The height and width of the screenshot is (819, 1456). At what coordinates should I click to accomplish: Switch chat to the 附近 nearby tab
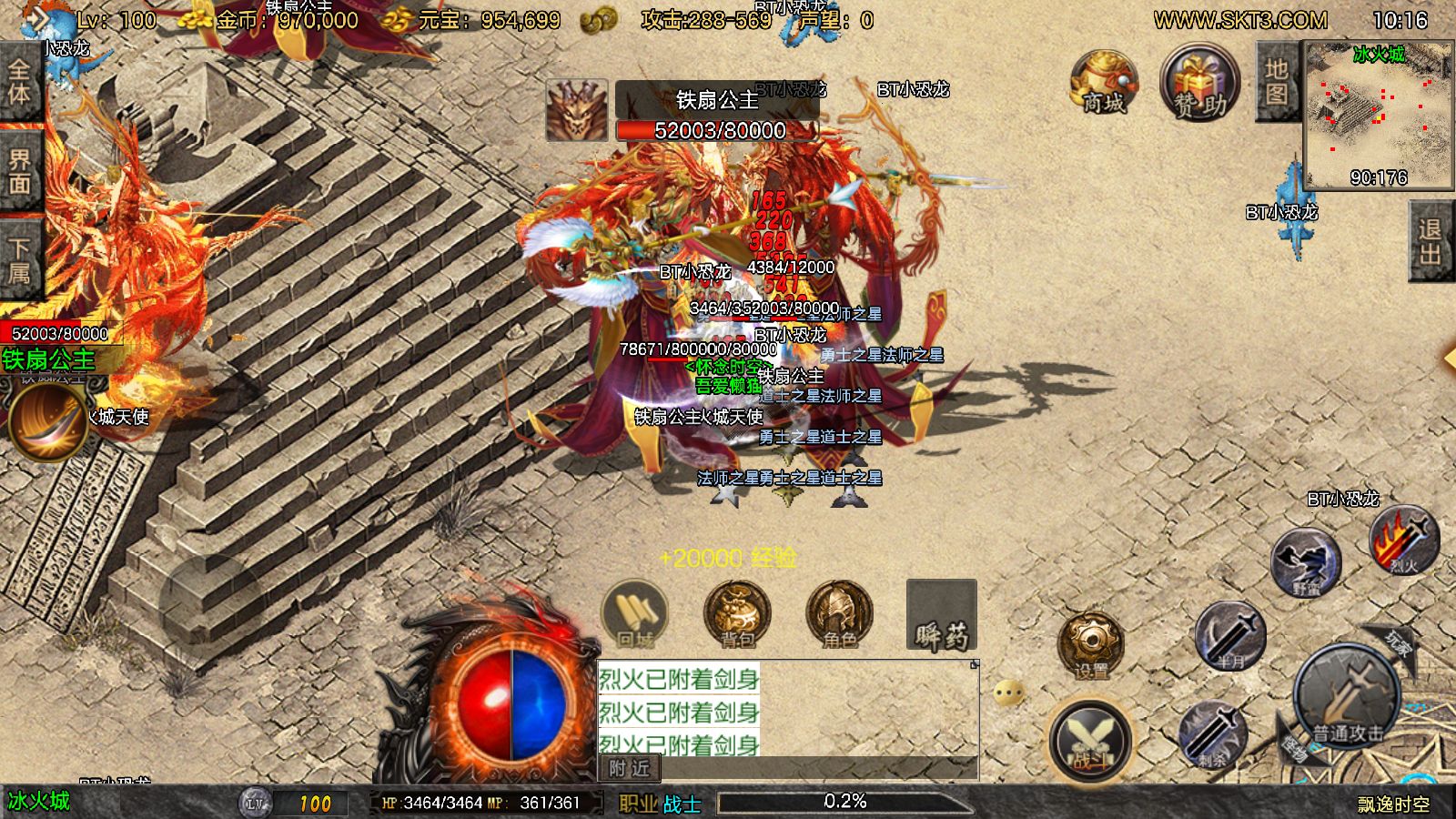[x=630, y=769]
